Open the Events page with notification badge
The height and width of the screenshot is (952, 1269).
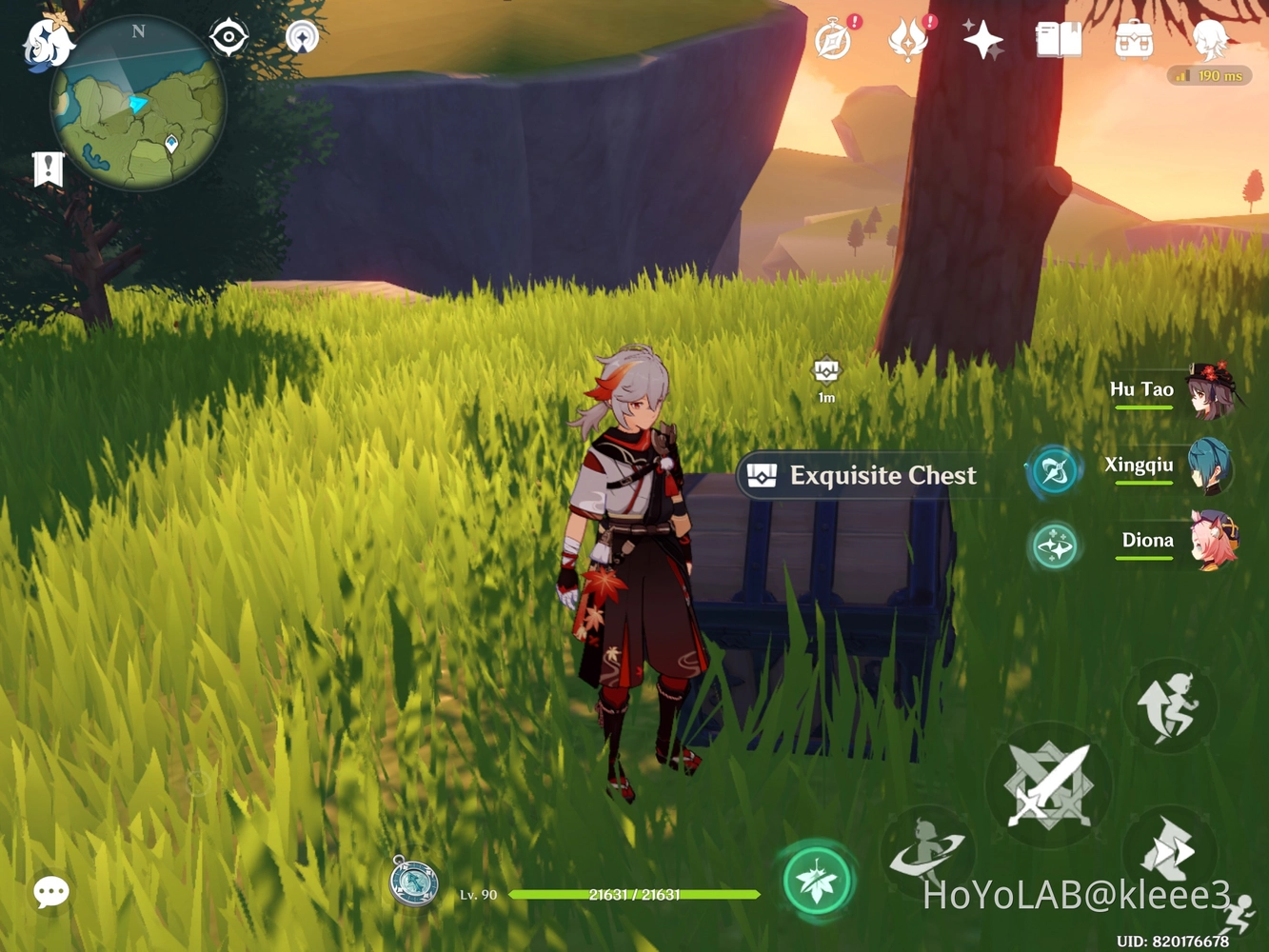click(x=834, y=40)
